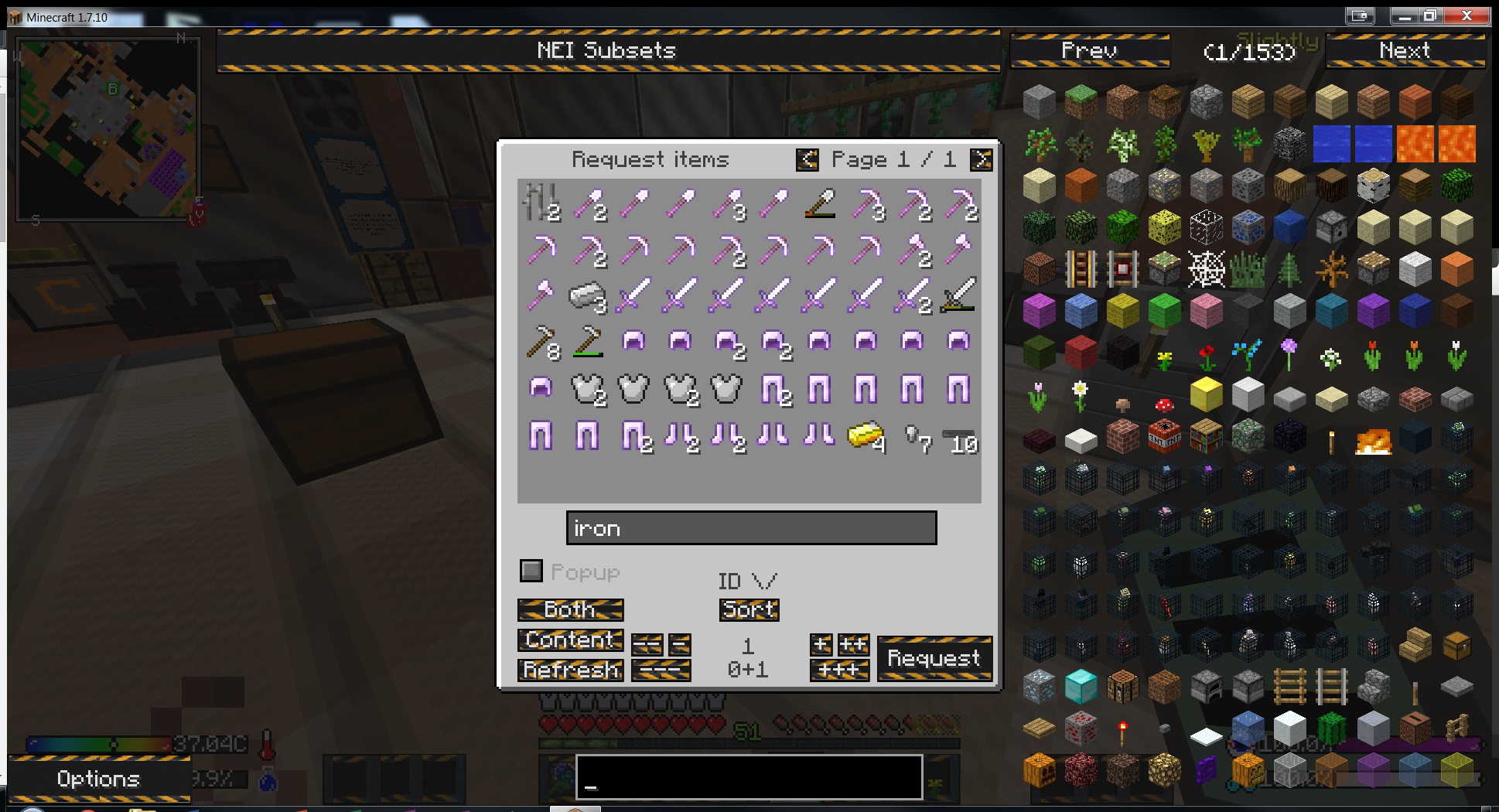Increase request amount with the +++ button

point(839,670)
